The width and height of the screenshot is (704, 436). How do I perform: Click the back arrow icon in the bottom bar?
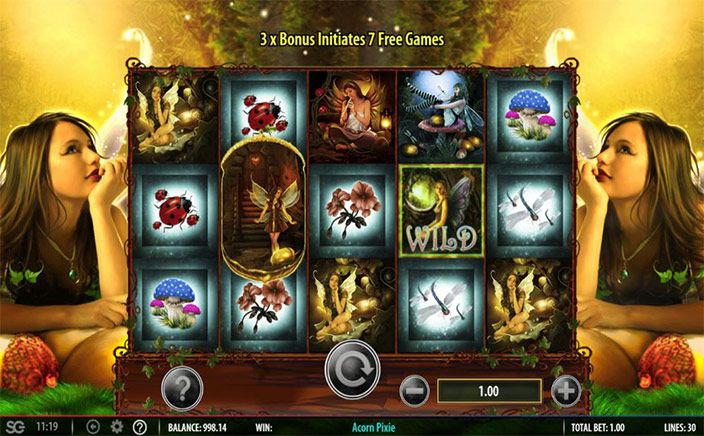[x=93, y=427]
